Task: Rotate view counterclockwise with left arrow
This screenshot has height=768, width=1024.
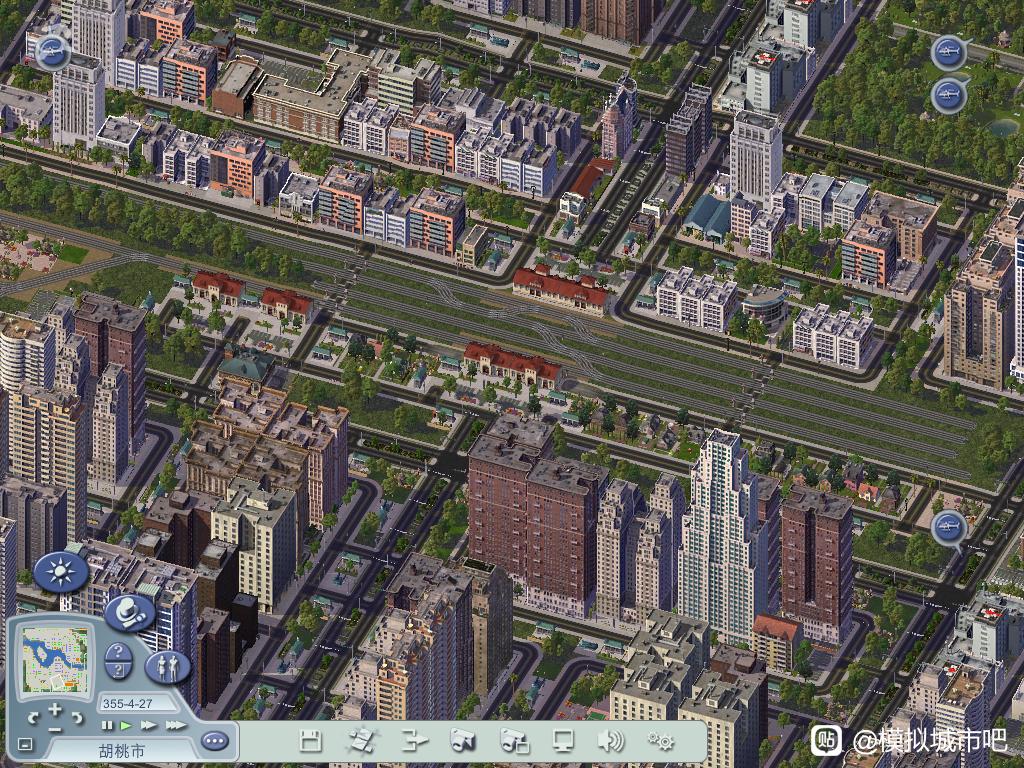Action: (x=33, y=717)
